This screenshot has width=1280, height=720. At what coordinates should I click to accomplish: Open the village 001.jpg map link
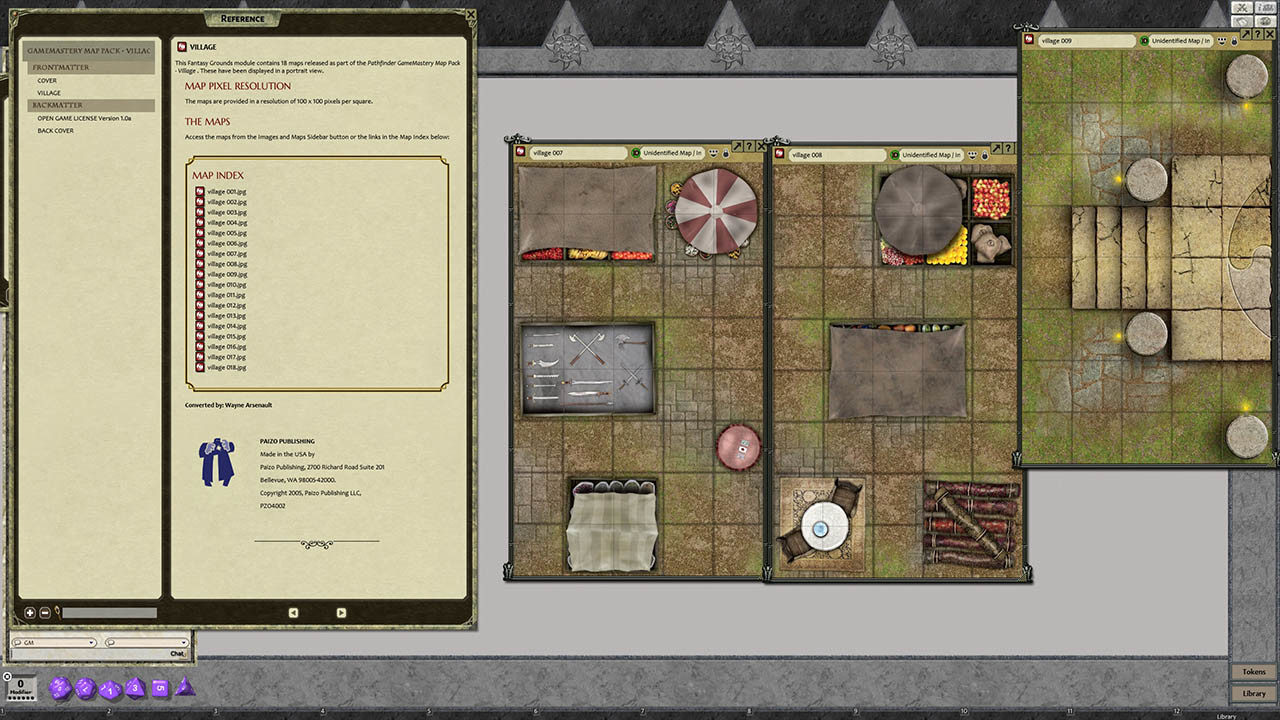[x=229, y=190]
